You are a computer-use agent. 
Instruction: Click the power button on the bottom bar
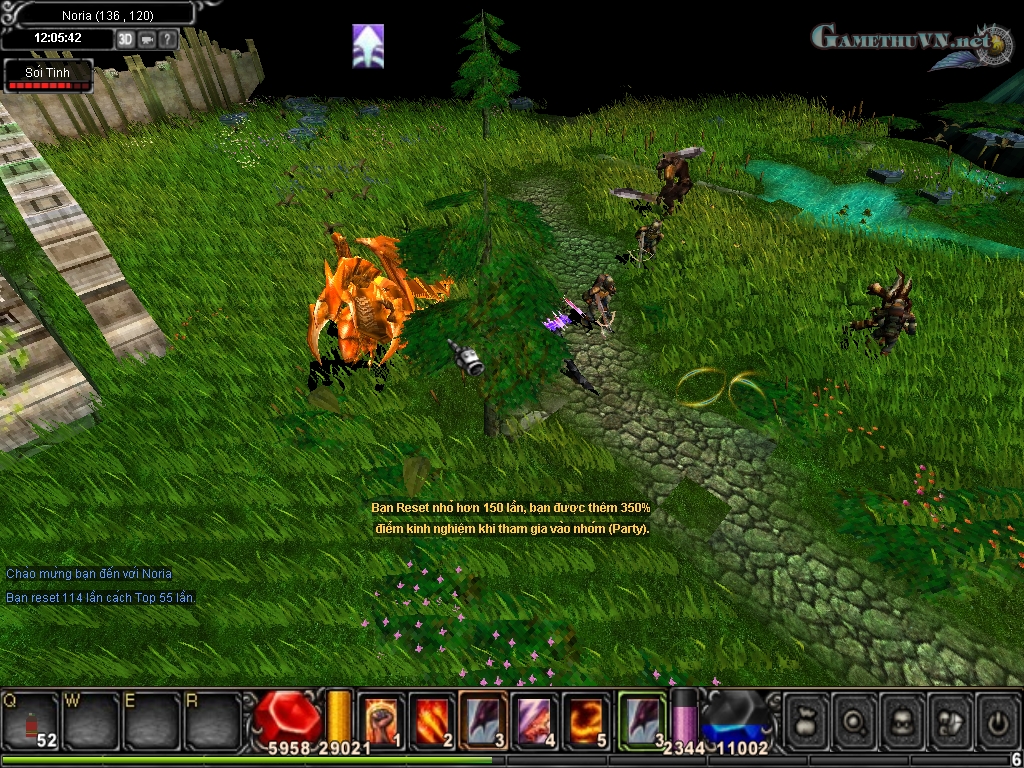[996, 720]
